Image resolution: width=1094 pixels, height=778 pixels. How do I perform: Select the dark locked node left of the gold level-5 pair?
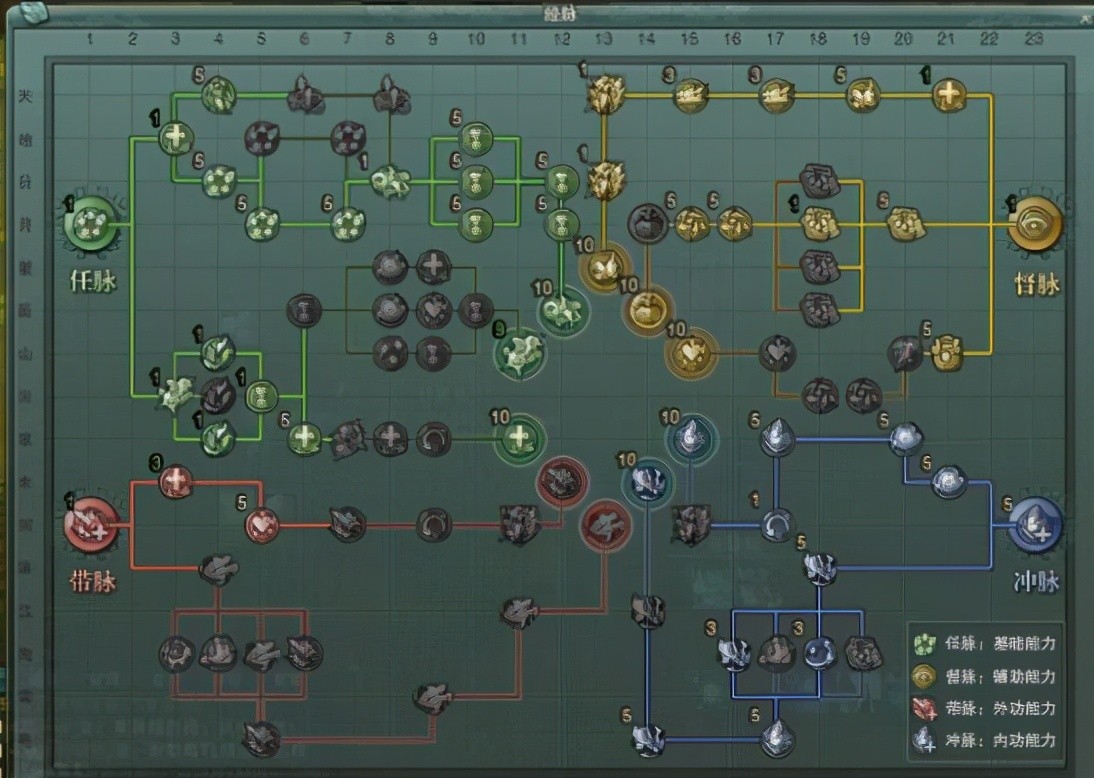click(646, 223)
